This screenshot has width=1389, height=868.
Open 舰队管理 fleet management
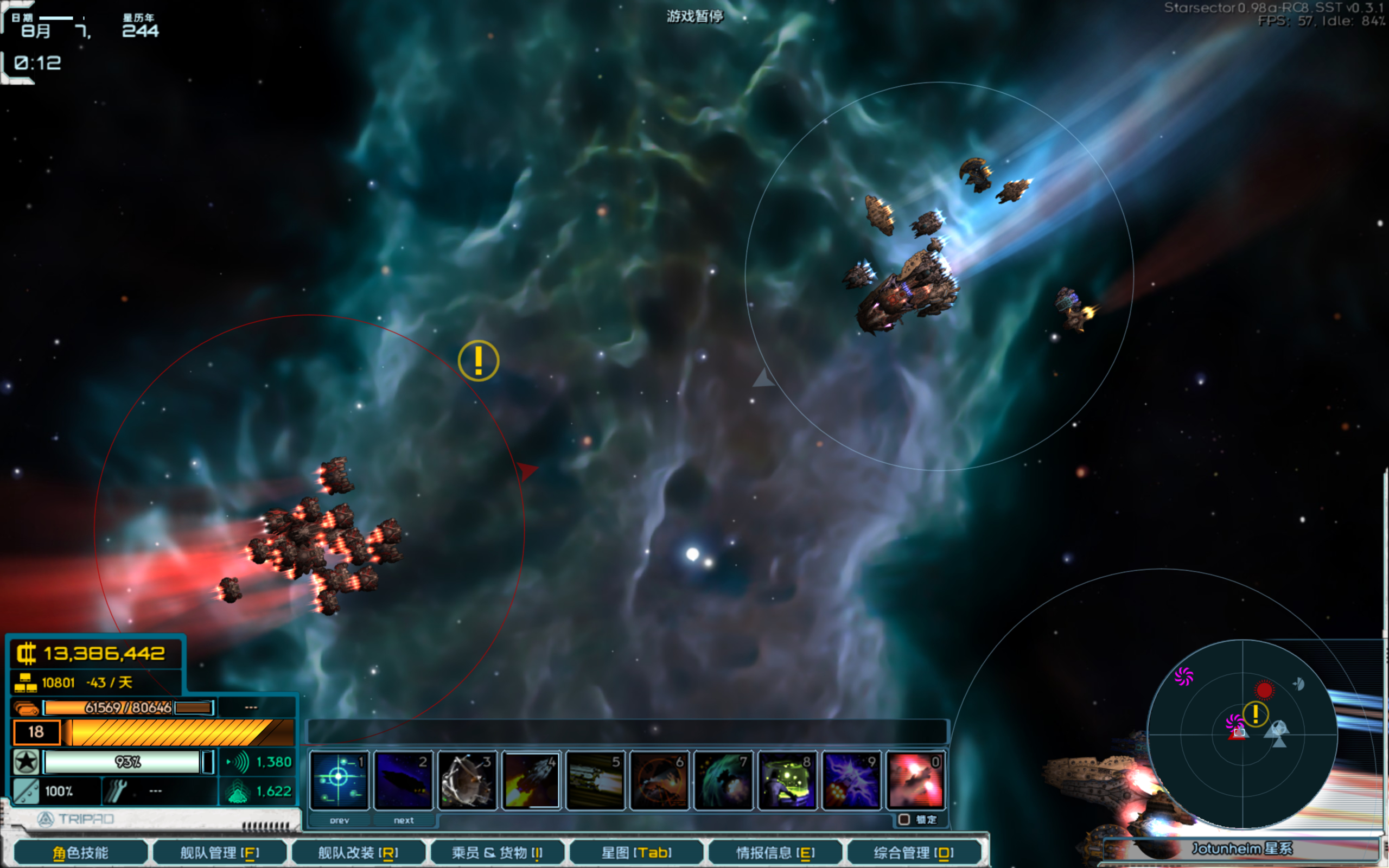(220, 852)
